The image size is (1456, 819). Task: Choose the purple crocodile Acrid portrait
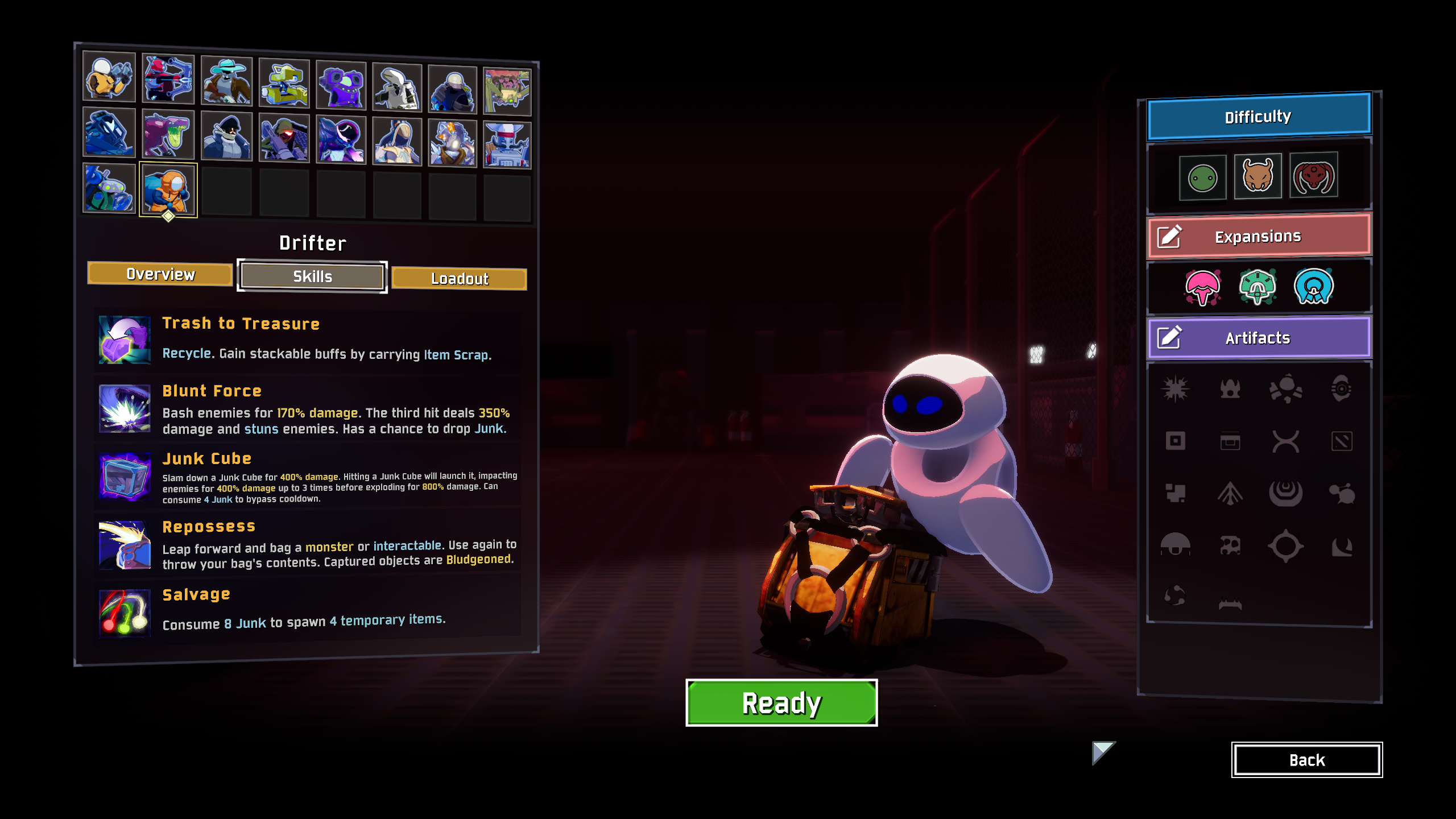pyautogui.click(x=168, y=134)
